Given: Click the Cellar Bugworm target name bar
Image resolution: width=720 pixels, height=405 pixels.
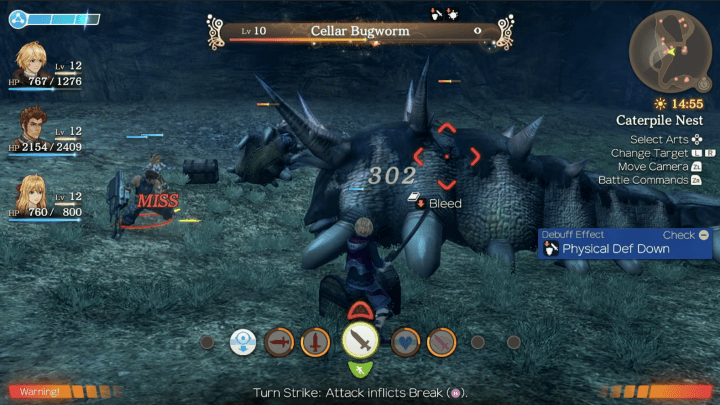Looking at the screenshot, I should (x=360, y=32).
